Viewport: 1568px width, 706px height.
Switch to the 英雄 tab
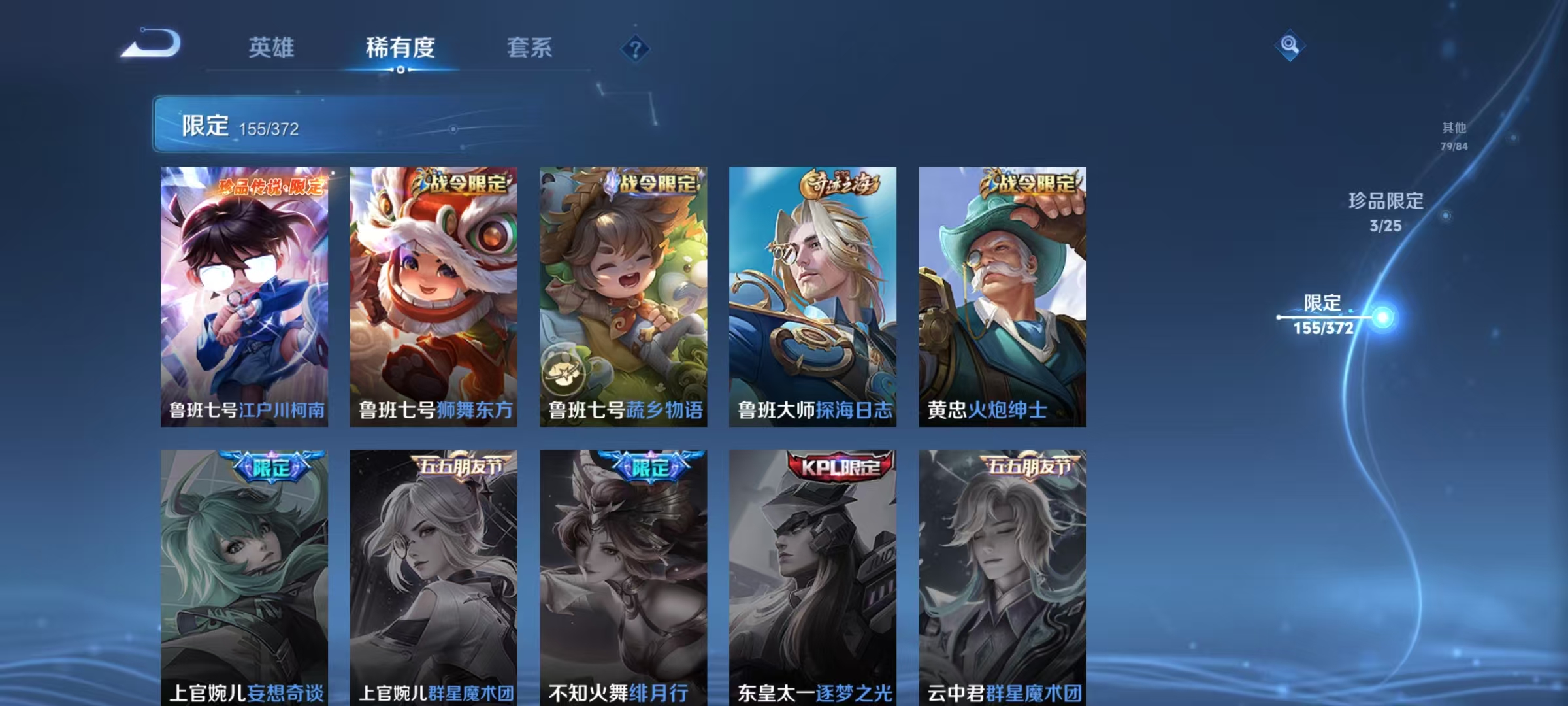[x=272, y=47]
